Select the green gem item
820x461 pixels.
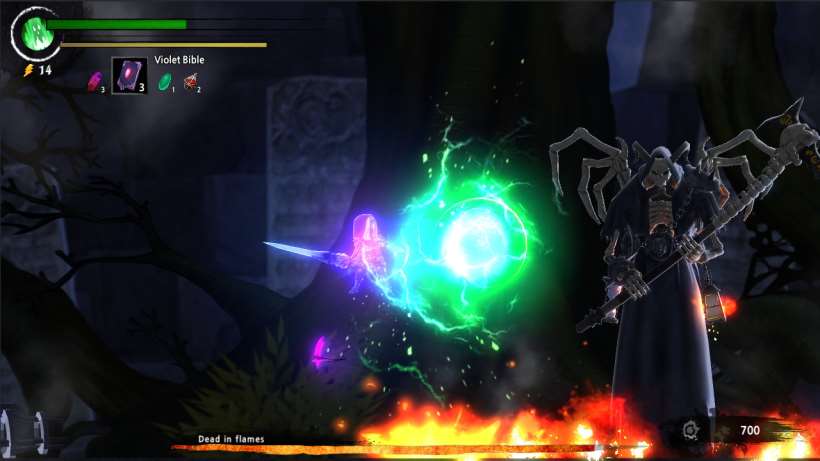164,81
